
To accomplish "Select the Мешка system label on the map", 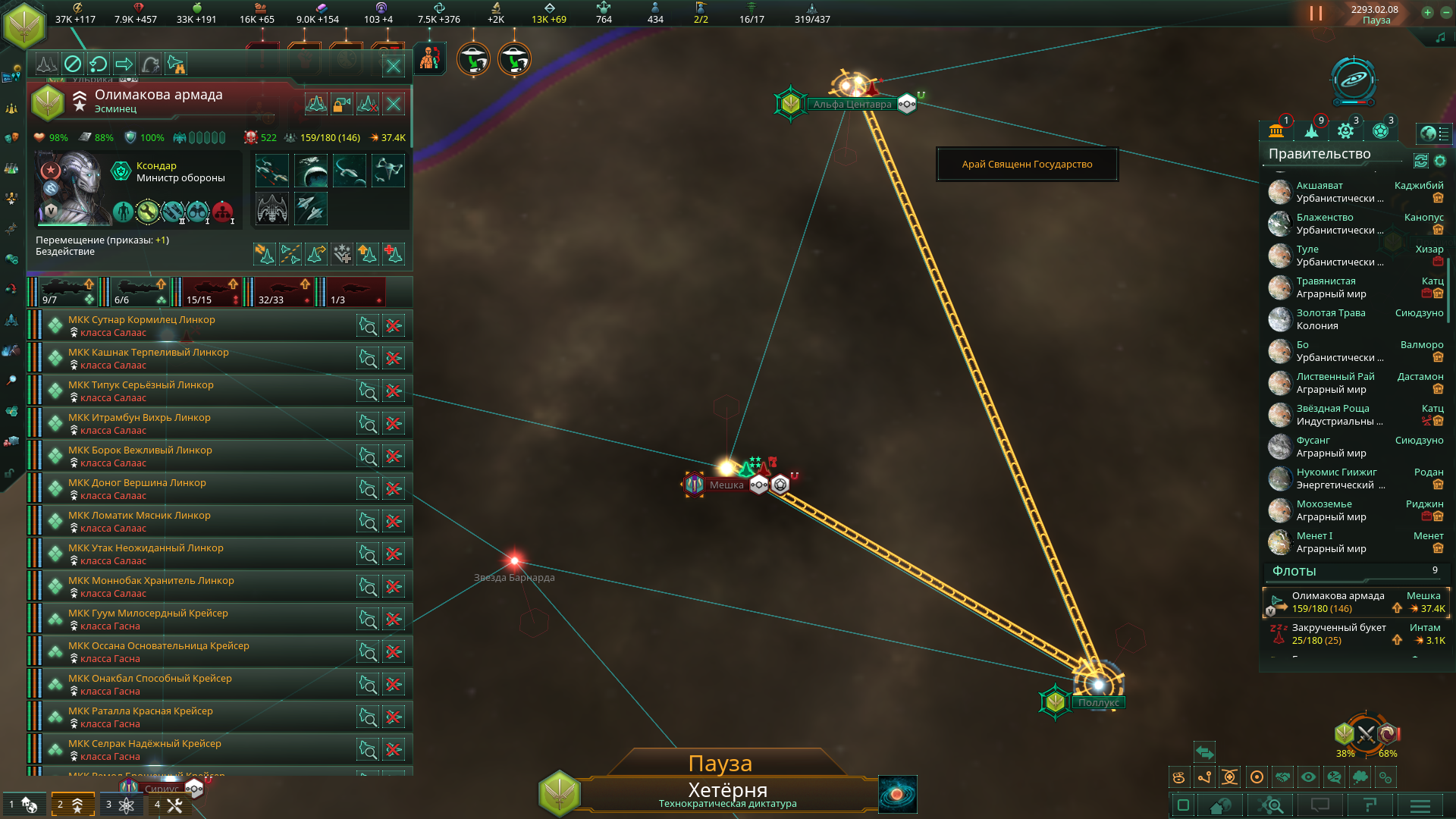I will [726, 485].
